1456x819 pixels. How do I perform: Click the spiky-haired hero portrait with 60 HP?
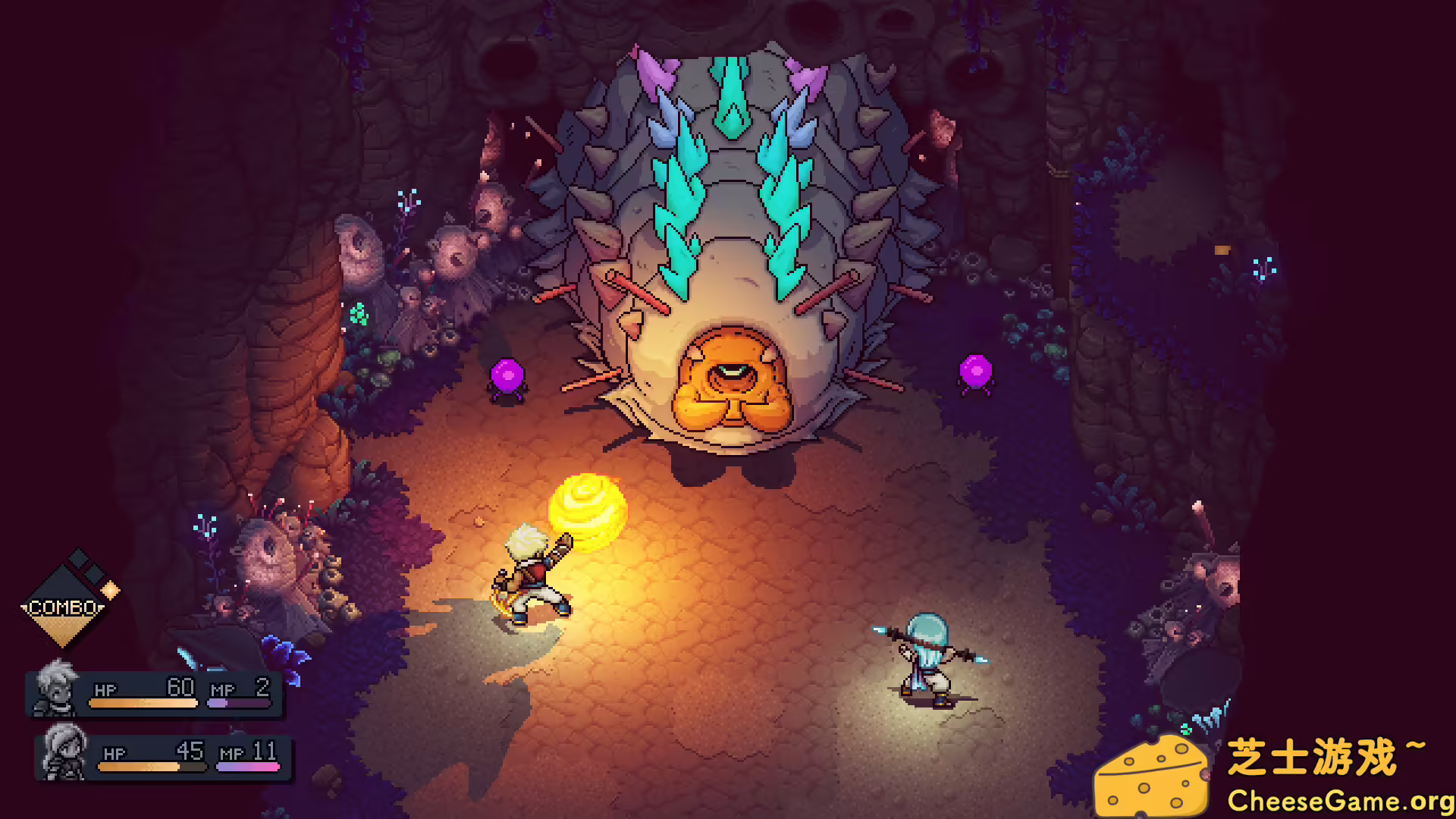[x=57, y=688]
